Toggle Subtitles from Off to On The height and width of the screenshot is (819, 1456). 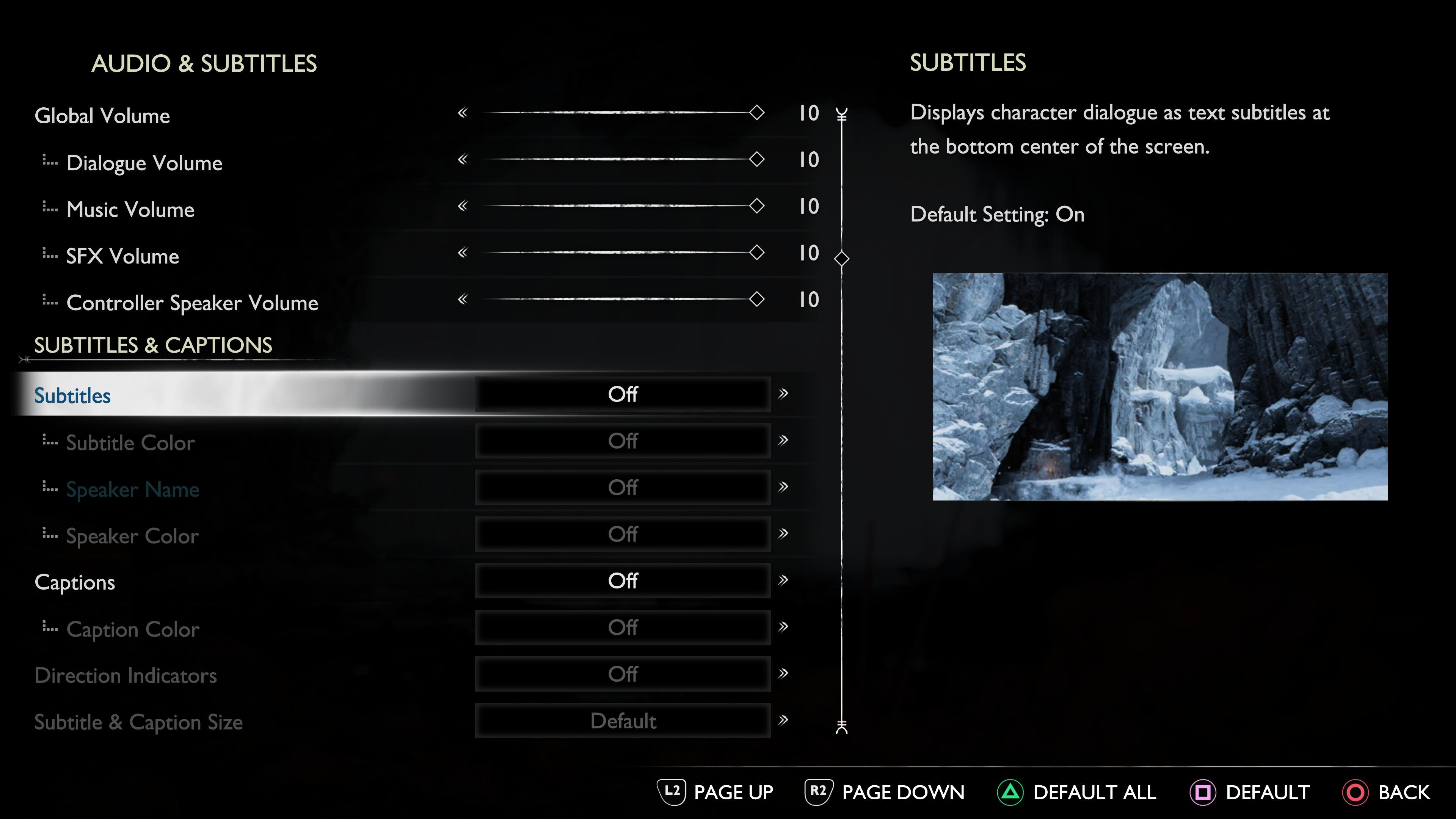coord(623,394)
